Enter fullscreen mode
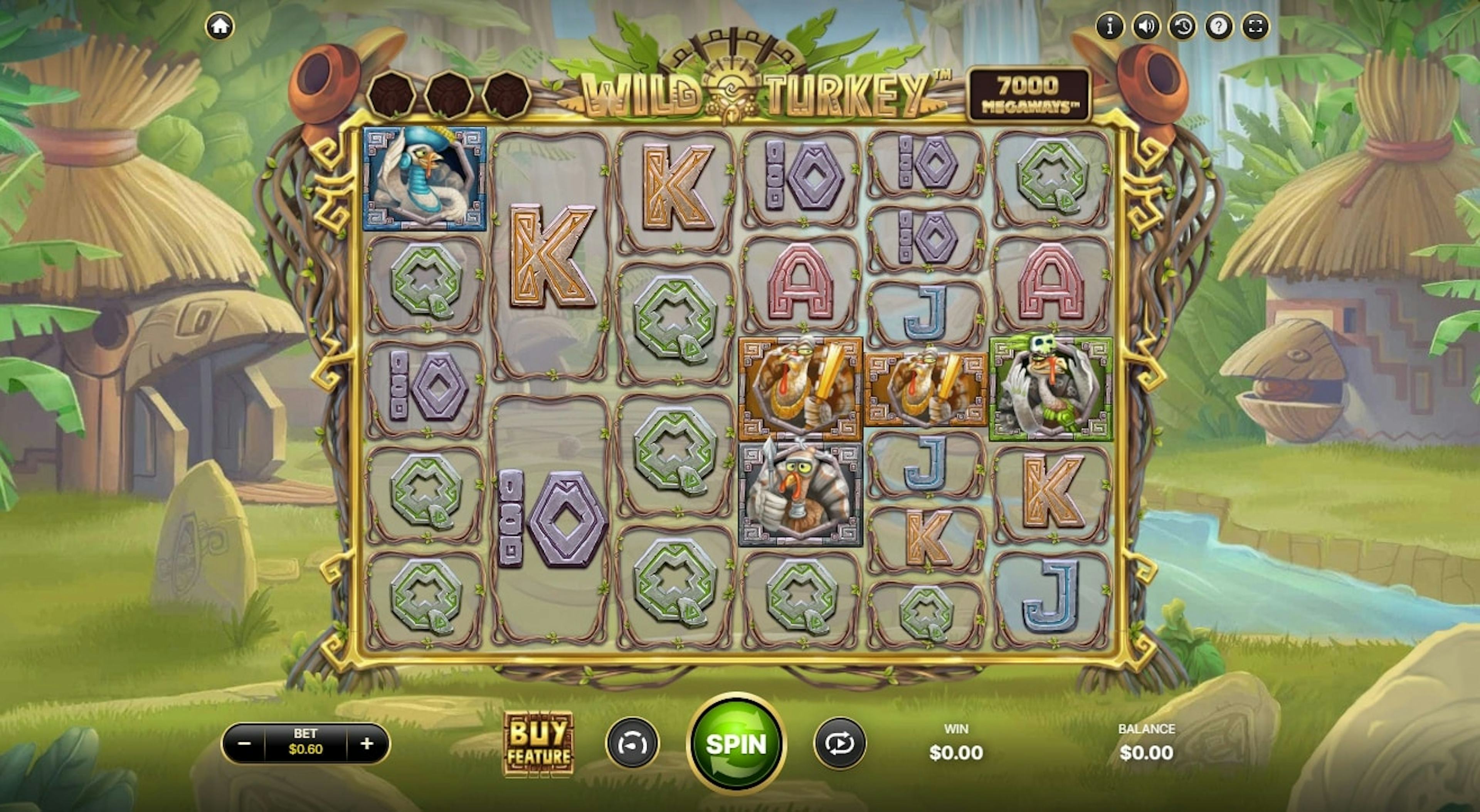 coord(1255,27)
